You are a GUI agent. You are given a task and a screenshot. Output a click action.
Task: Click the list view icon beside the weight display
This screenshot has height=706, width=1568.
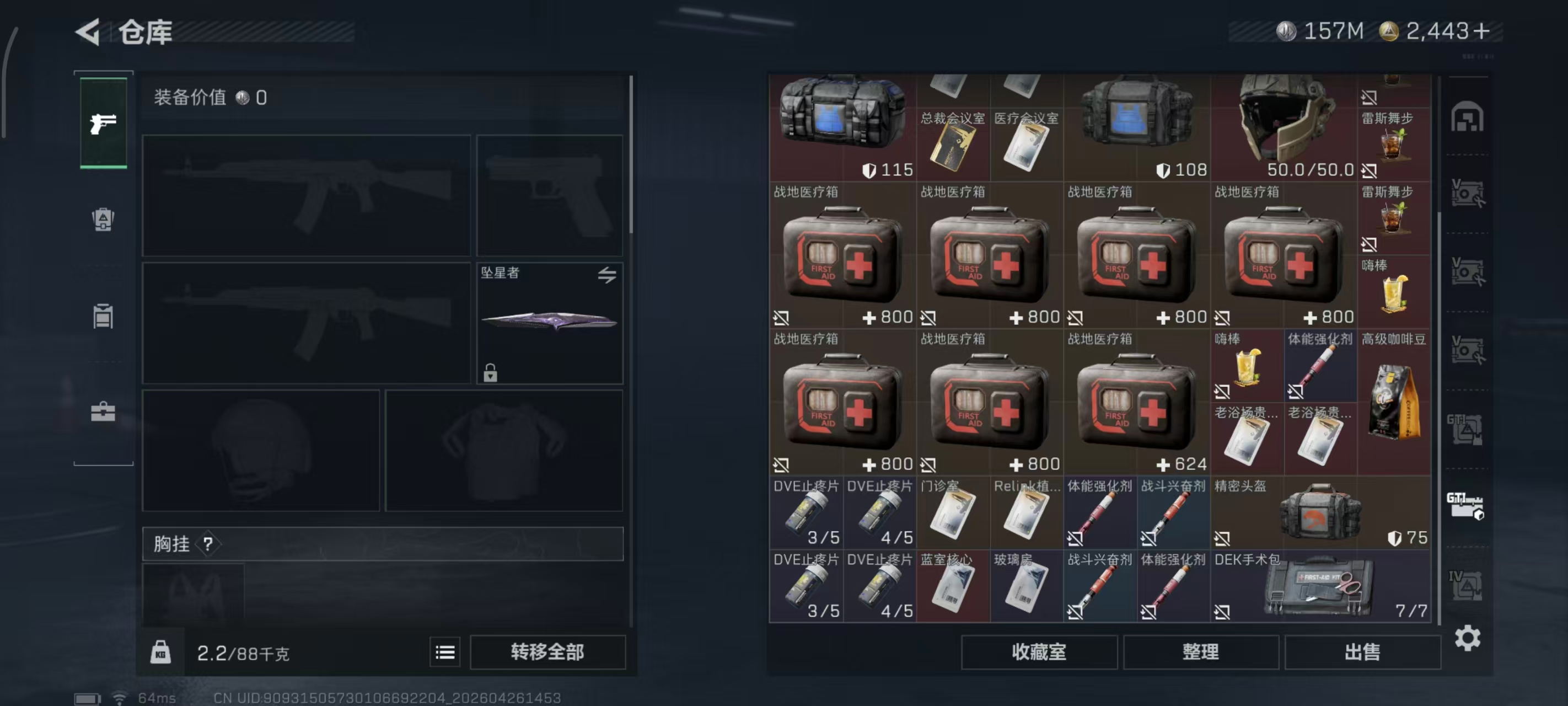point(445,652)
